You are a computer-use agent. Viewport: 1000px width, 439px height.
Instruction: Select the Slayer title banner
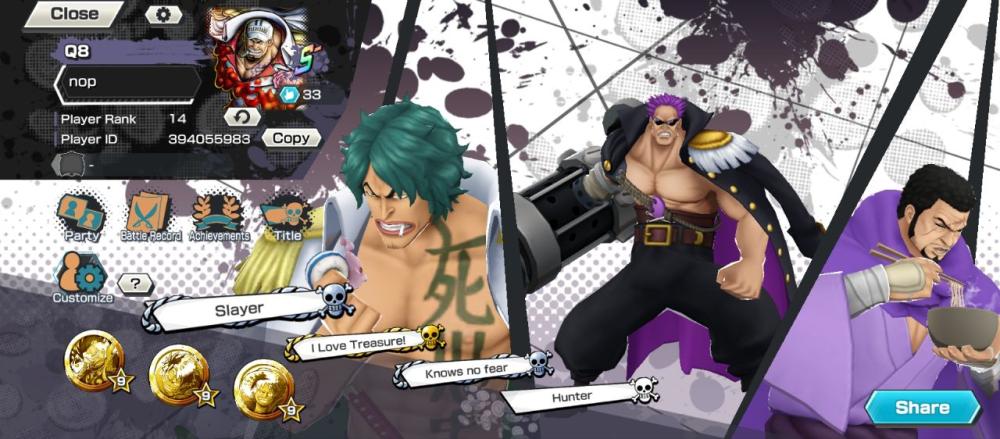tap(240, 310)
